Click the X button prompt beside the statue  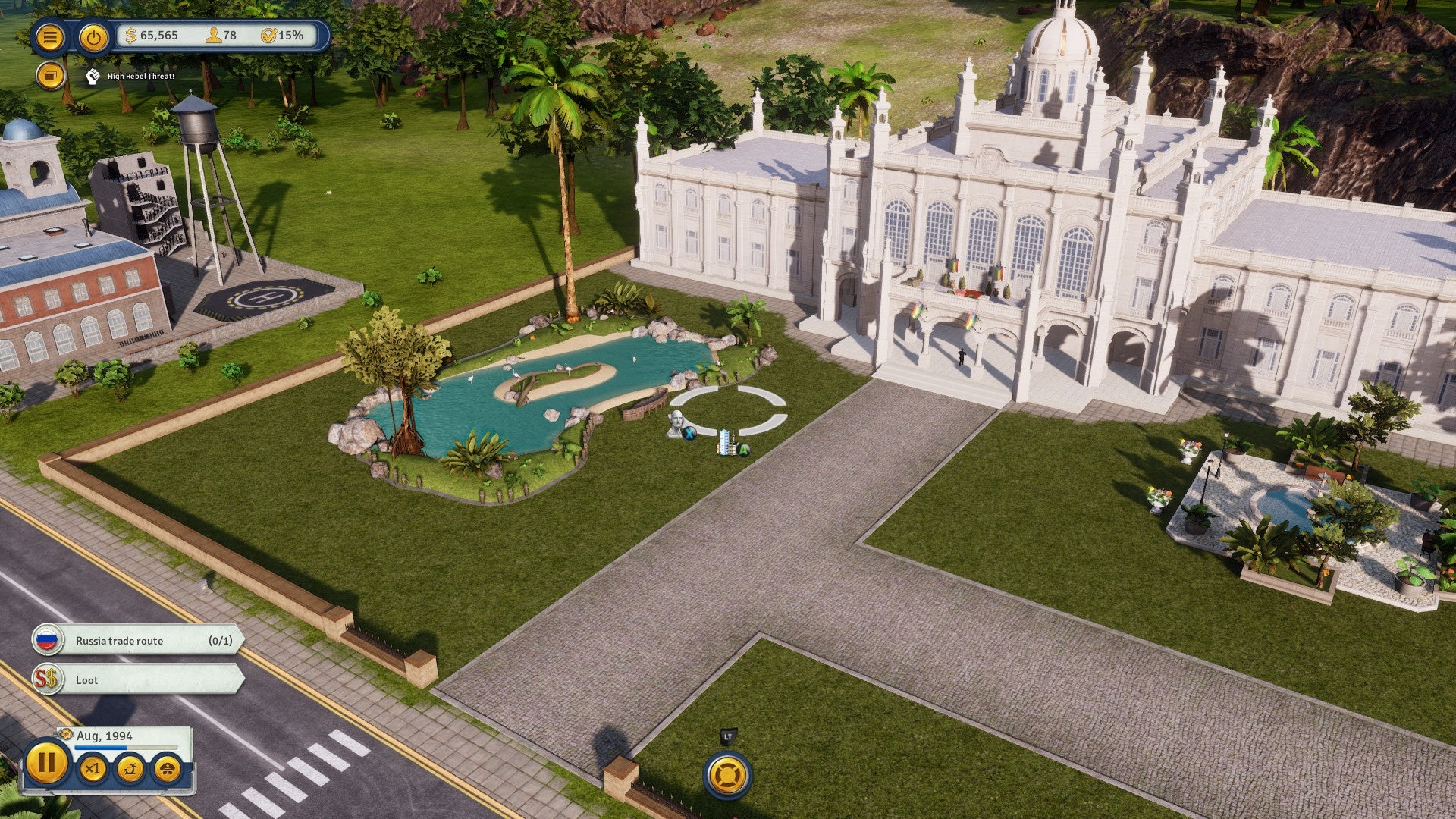click(689, 433)
